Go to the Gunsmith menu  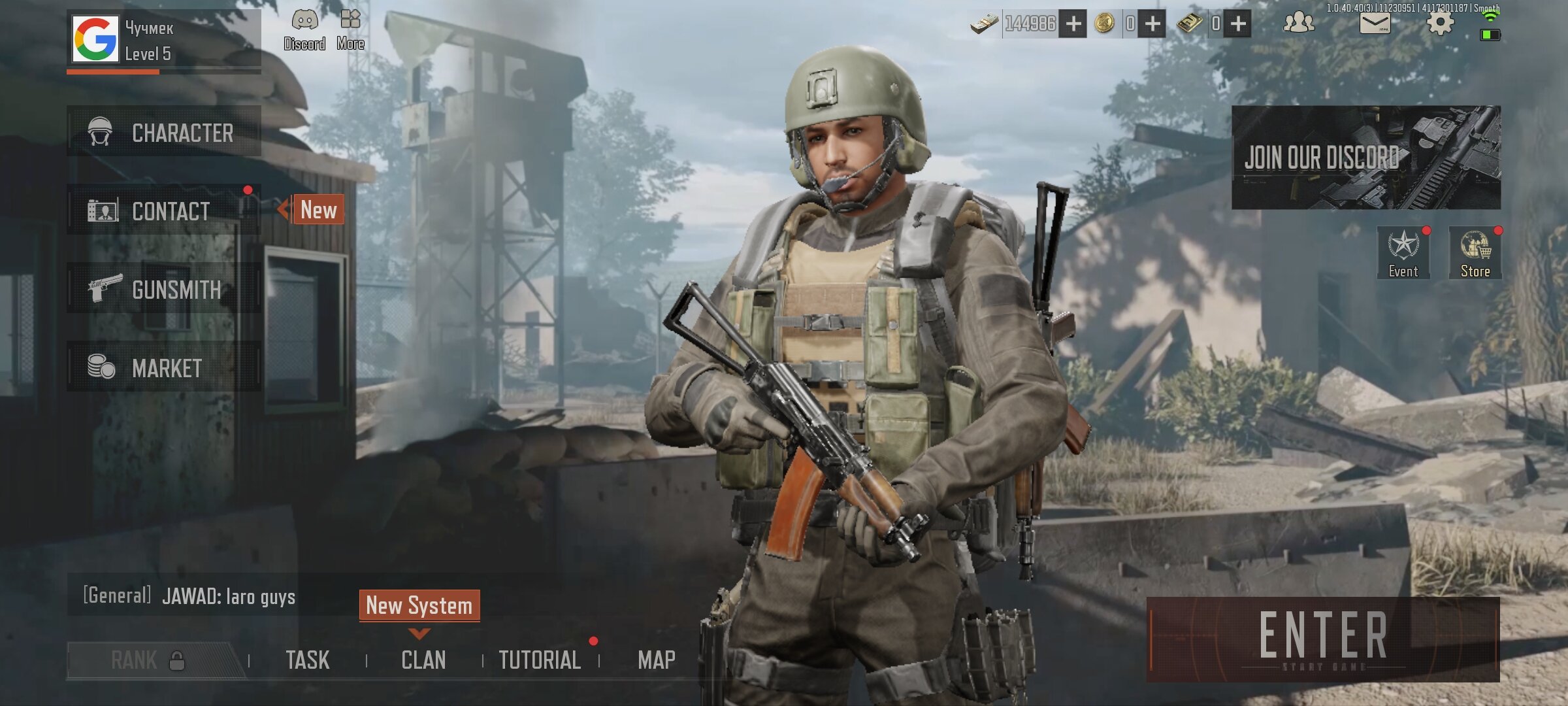pos(163,289)
